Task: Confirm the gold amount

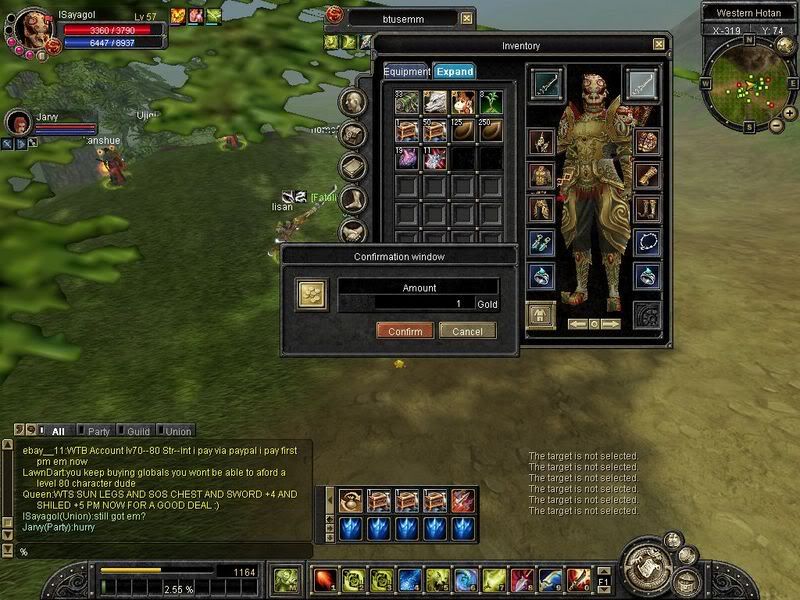Action: pos(405,331)
